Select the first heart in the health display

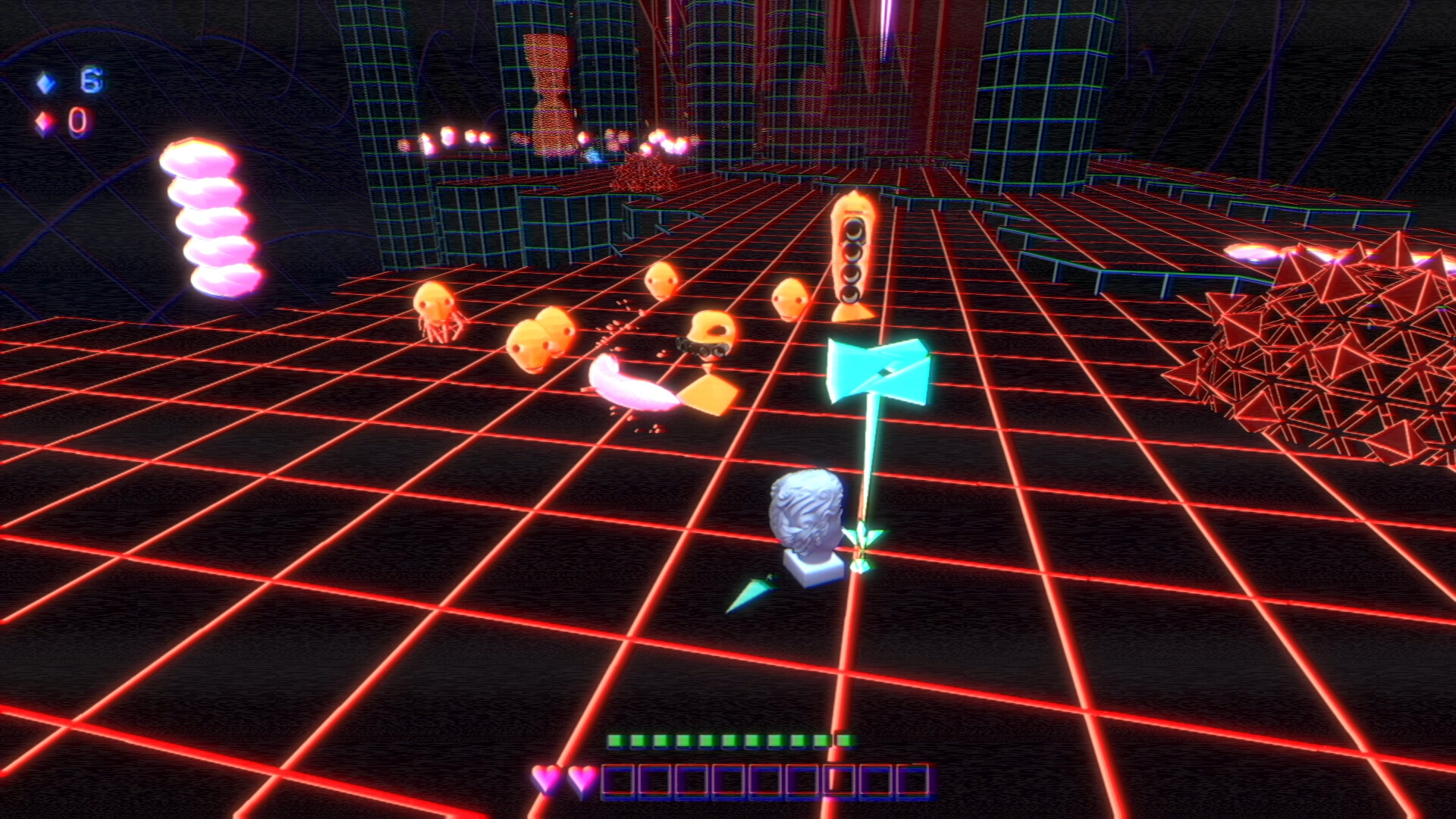tap(544, 778)
